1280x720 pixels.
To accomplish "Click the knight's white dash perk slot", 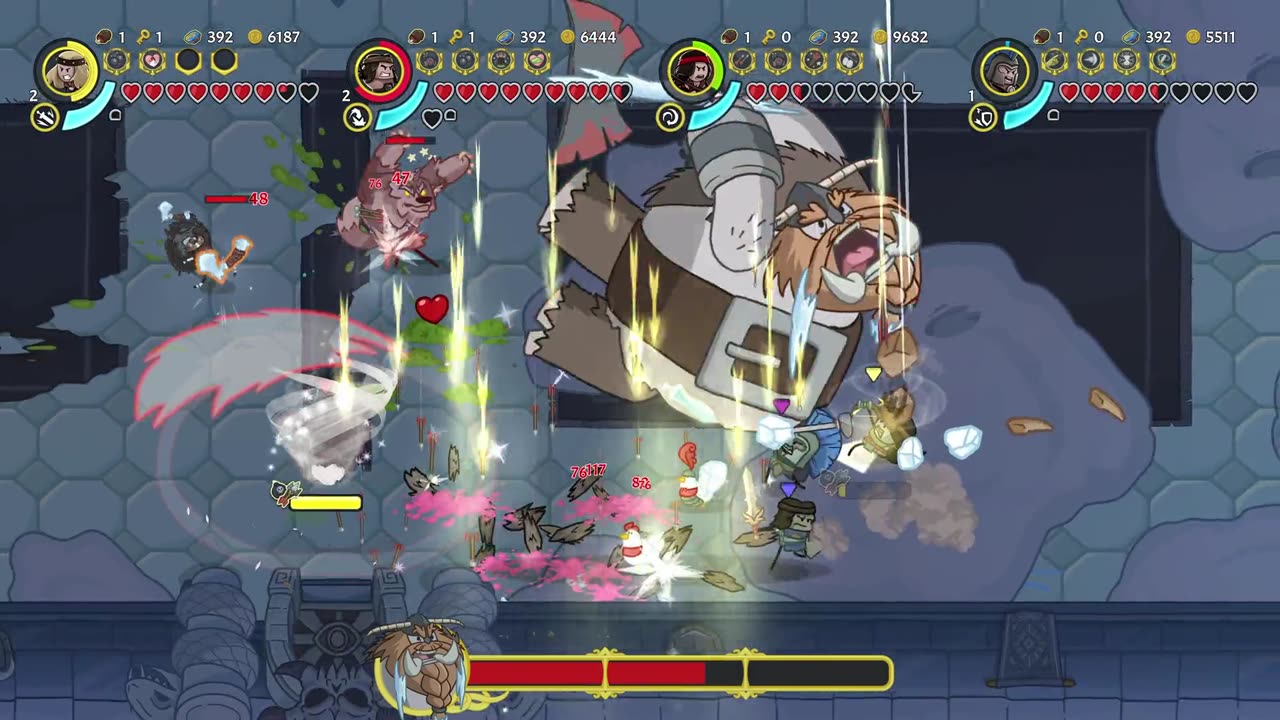I will click(x=1090, y=61).
